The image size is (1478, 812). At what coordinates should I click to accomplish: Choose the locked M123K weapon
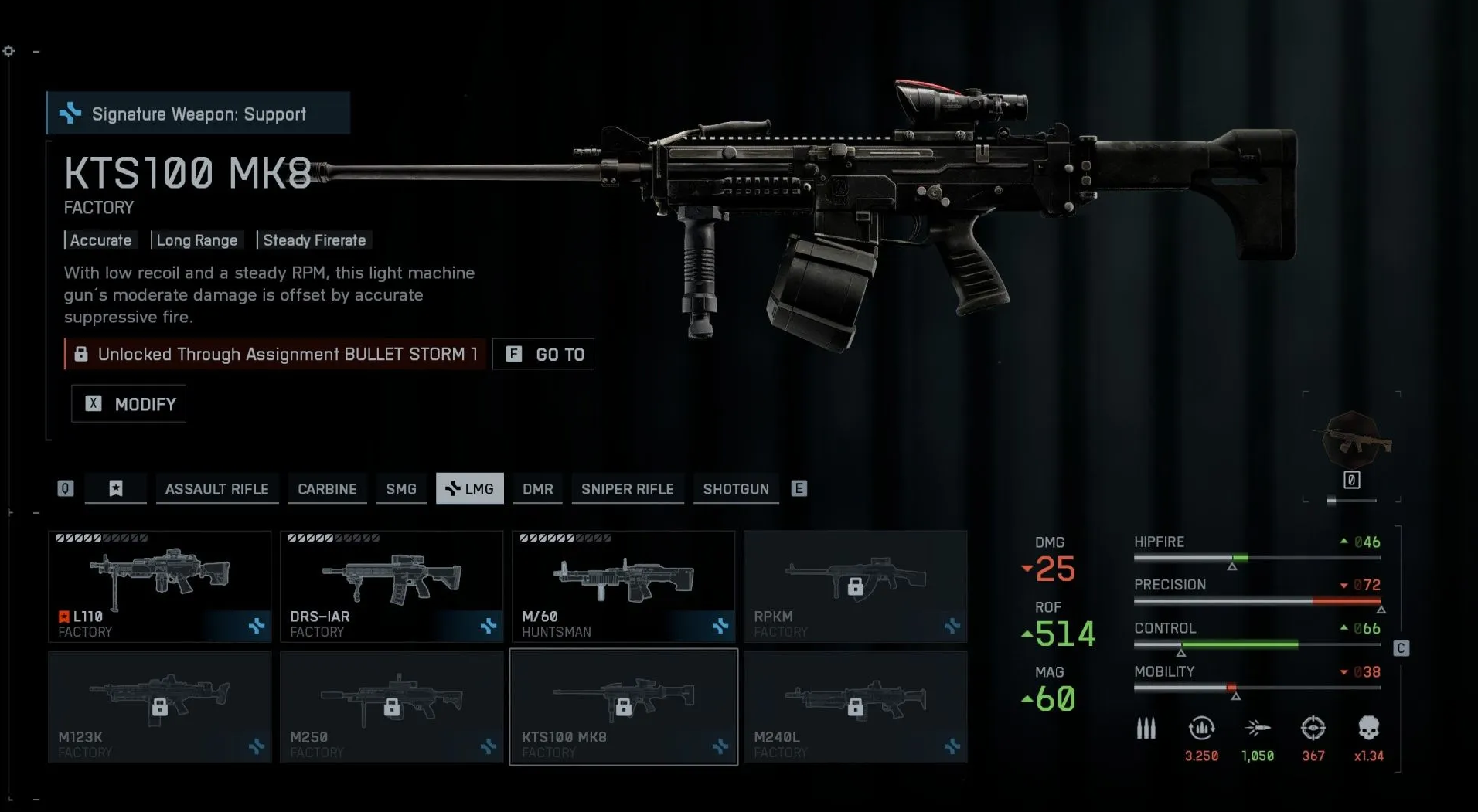(x=160, y=706)
